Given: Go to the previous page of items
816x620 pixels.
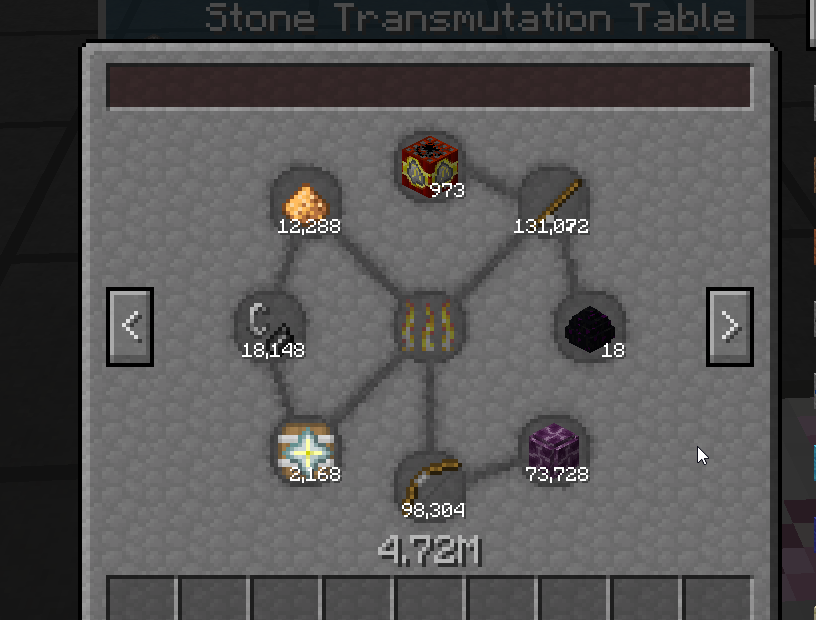Looking at the screenshot, I should tap(130, 326).
